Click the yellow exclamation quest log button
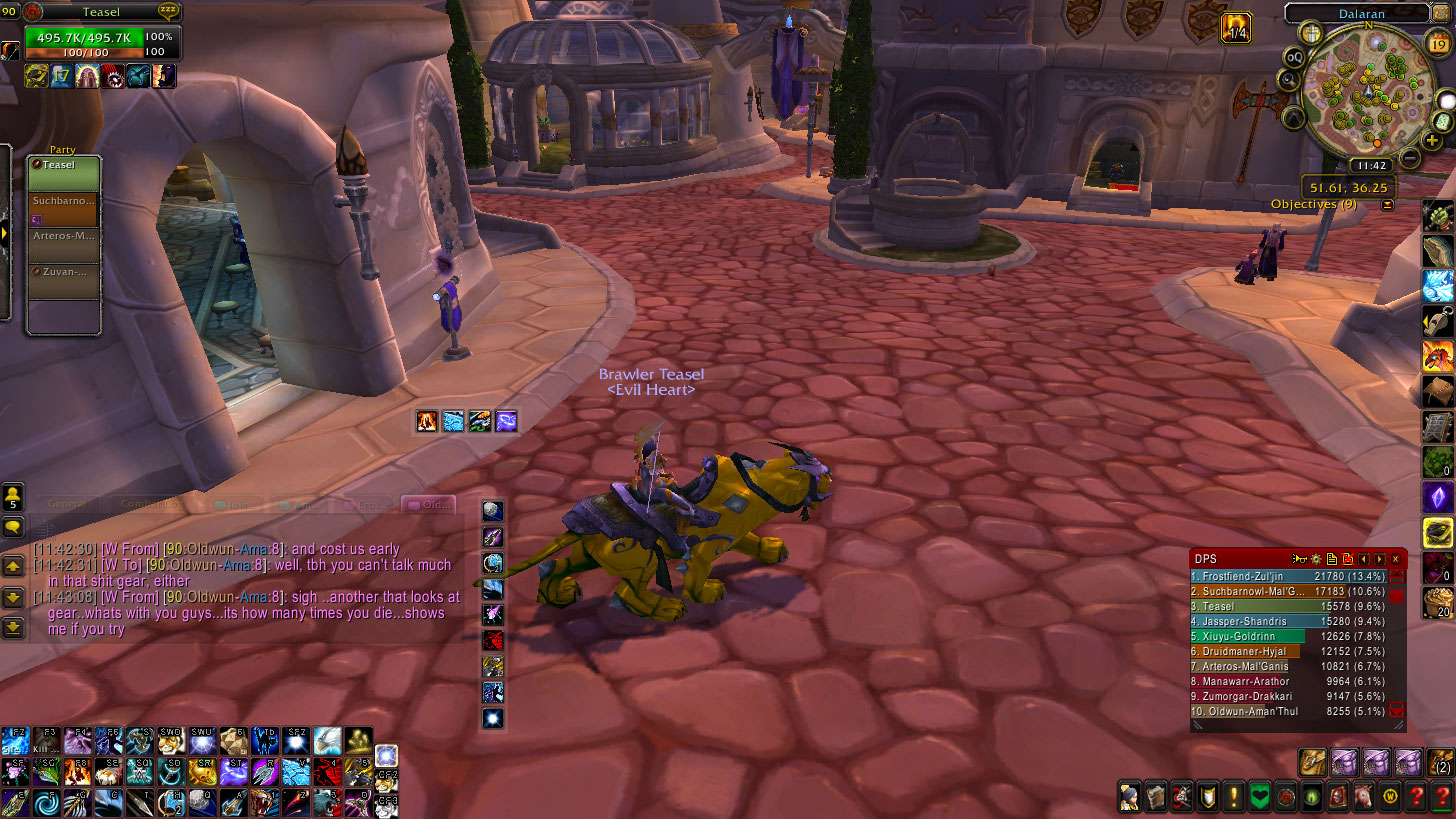 click(1232, 797)
